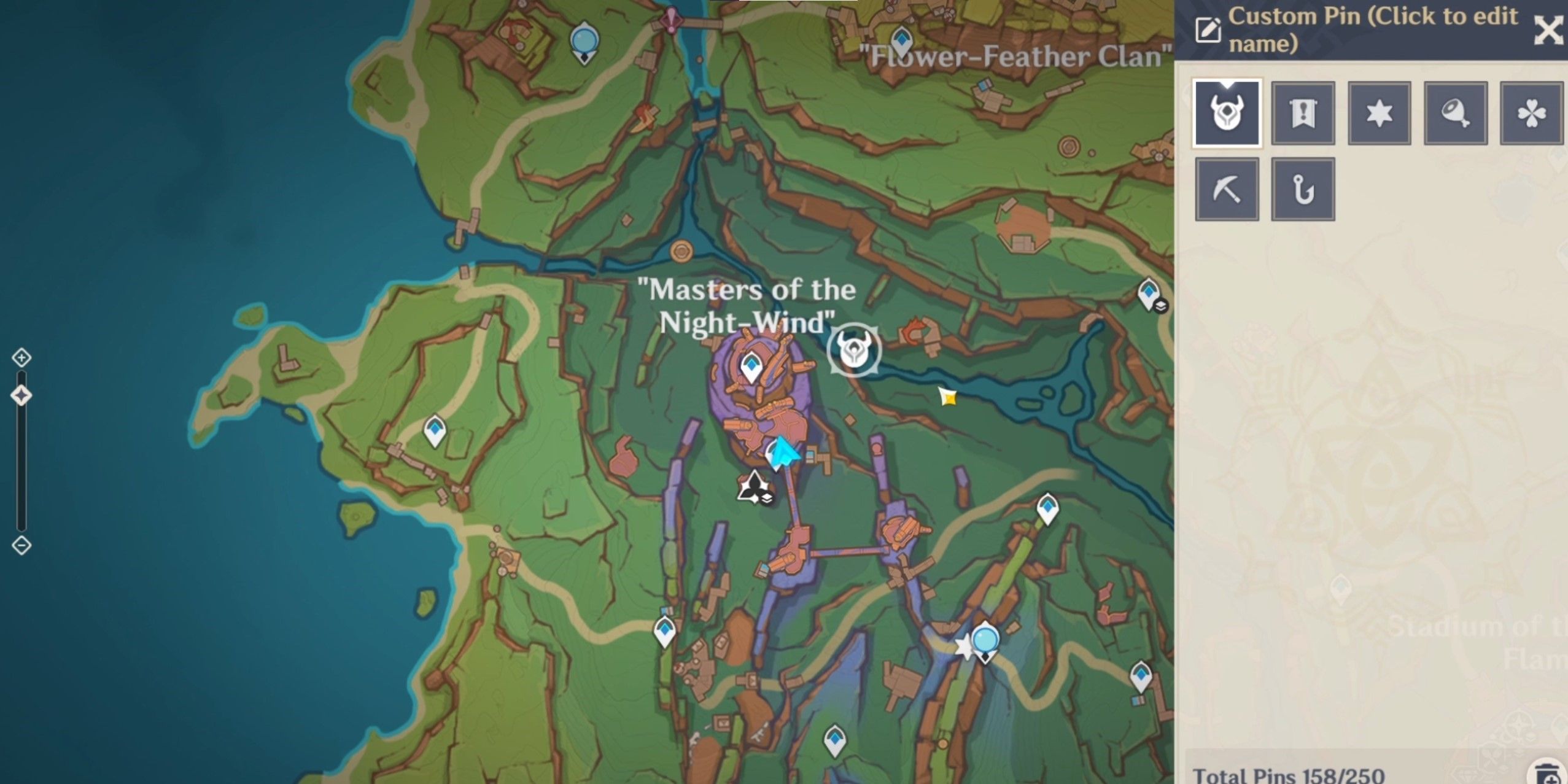Edit the custom pin name
Image resolution: width=1568 pixels, height=784 pixels.
click(1208, 29)
